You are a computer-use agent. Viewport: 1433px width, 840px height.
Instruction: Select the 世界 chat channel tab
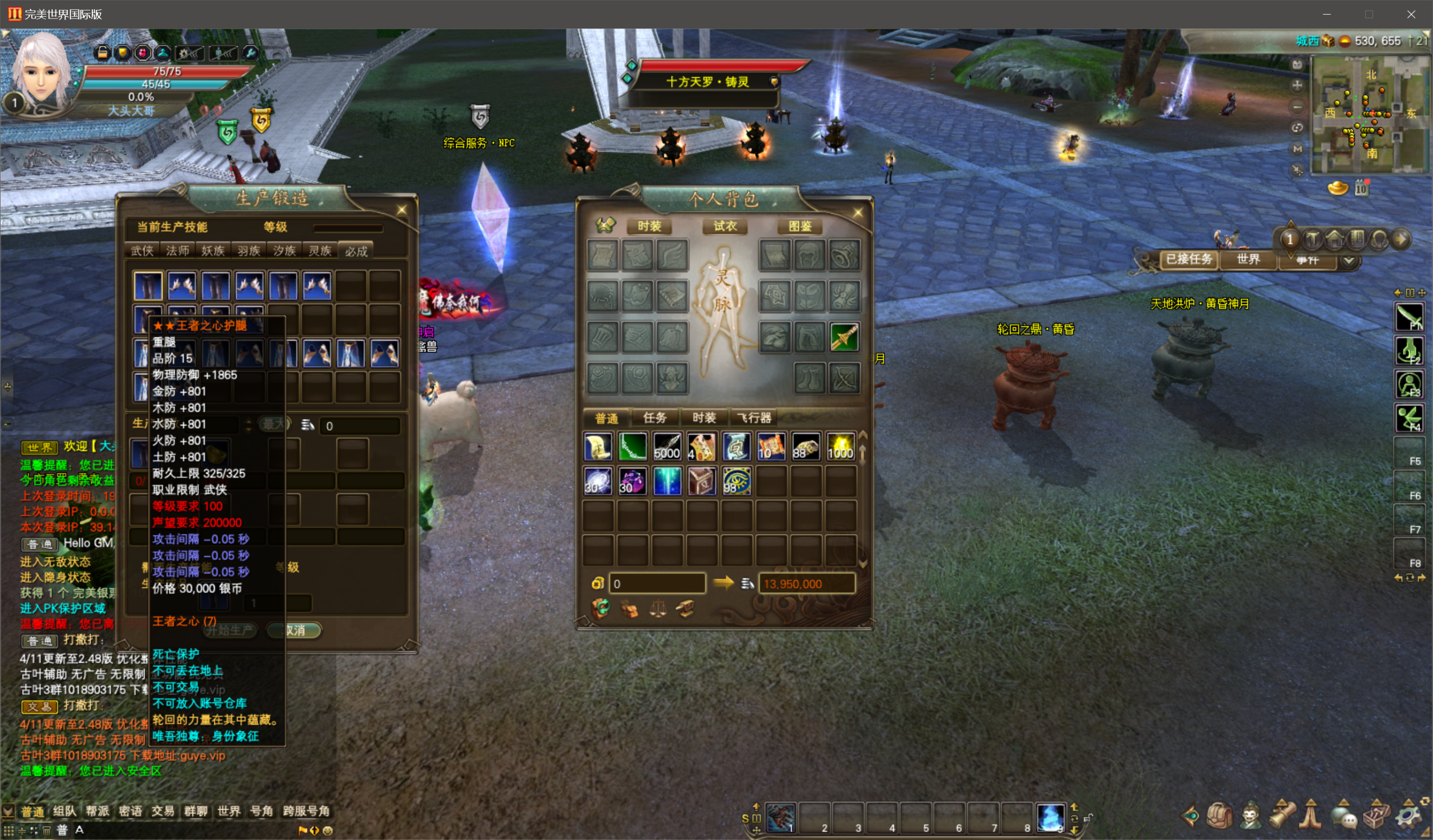pos(228,811)
